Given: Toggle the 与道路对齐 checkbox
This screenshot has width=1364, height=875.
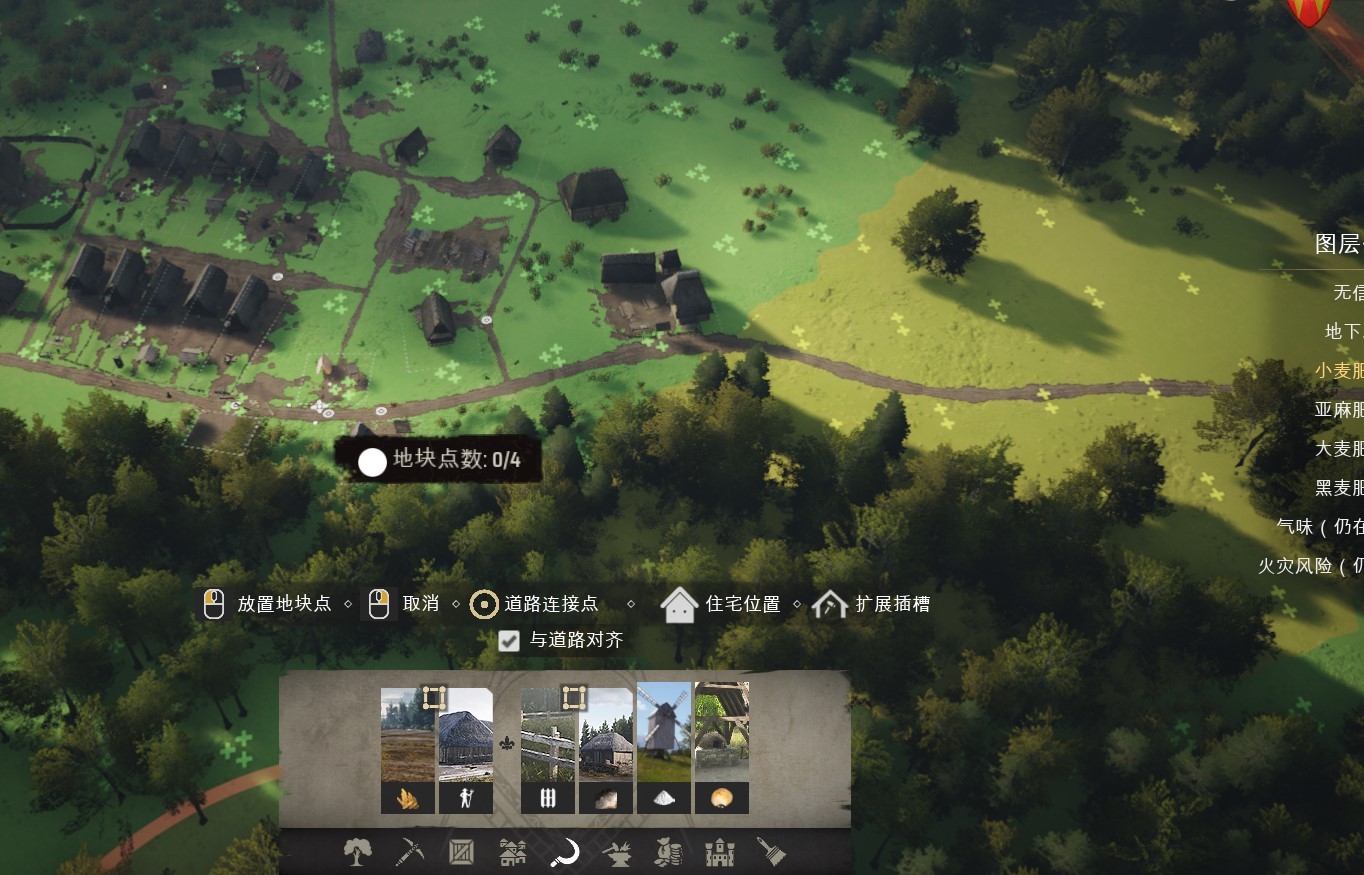Looking at the screenshot, I should pos(510,641).
